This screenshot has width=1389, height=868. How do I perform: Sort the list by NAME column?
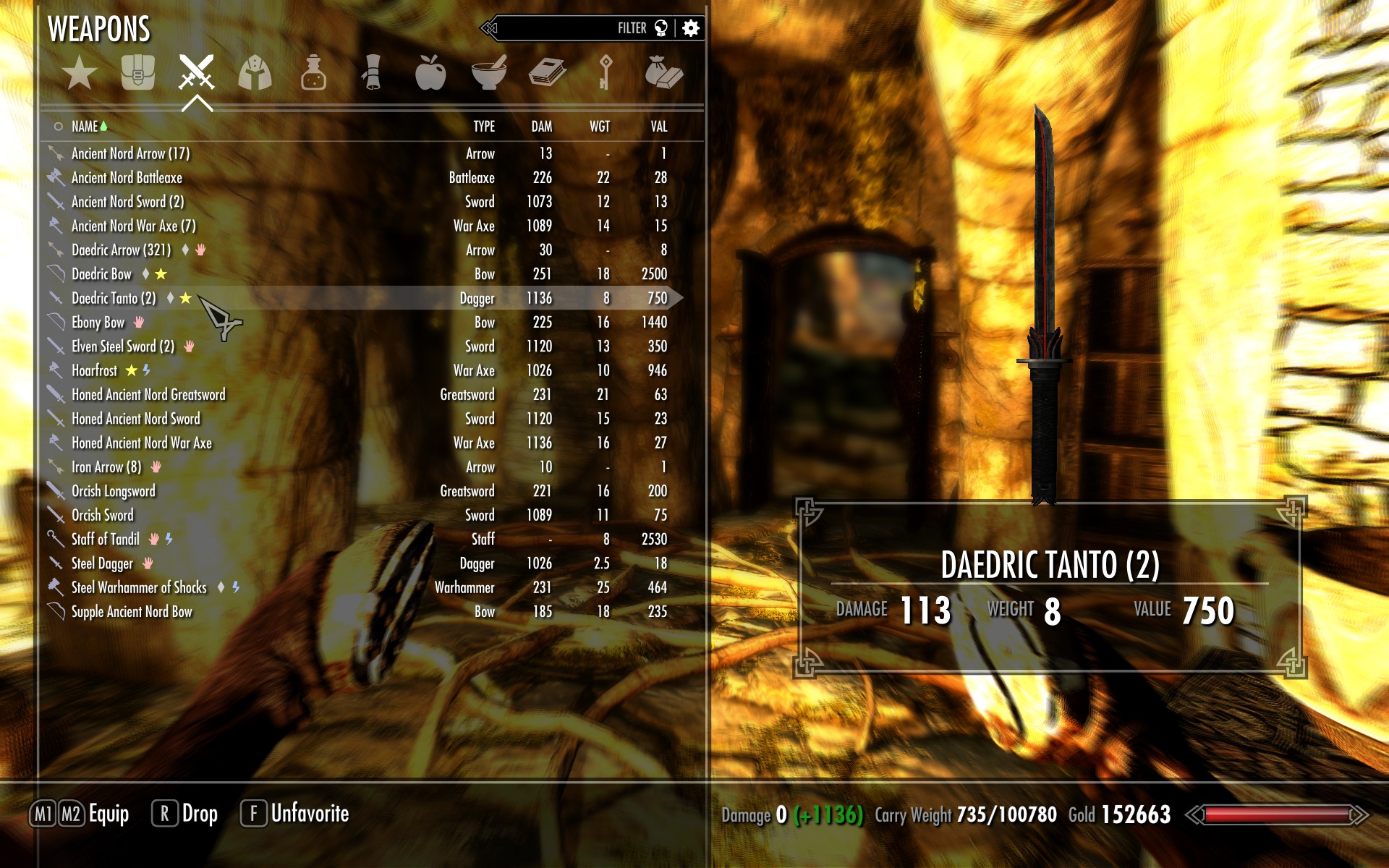click(85, 127)
